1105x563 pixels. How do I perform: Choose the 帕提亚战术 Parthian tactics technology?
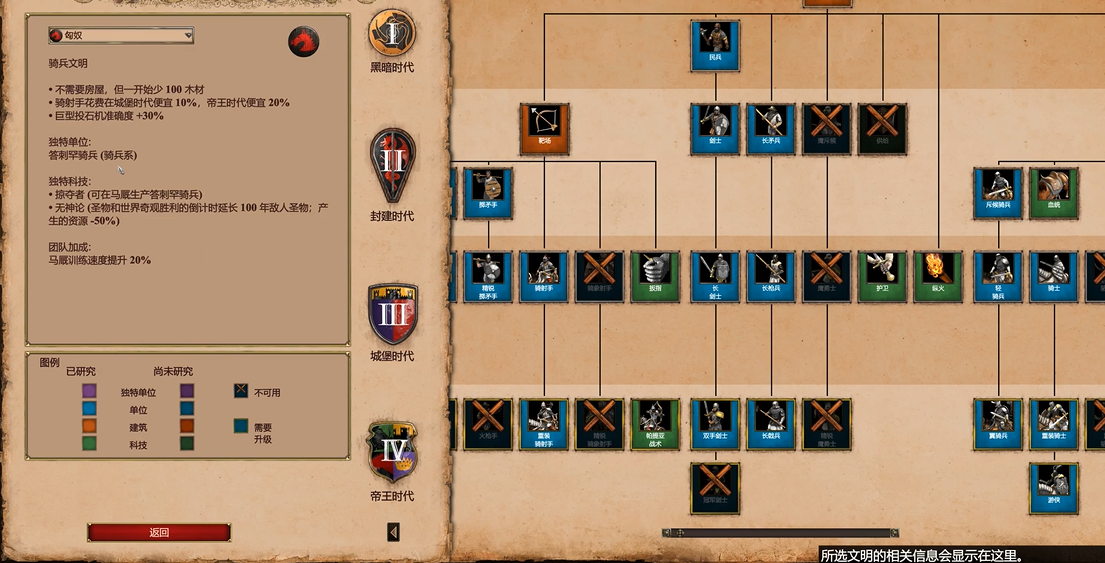[x=655, y=424]
